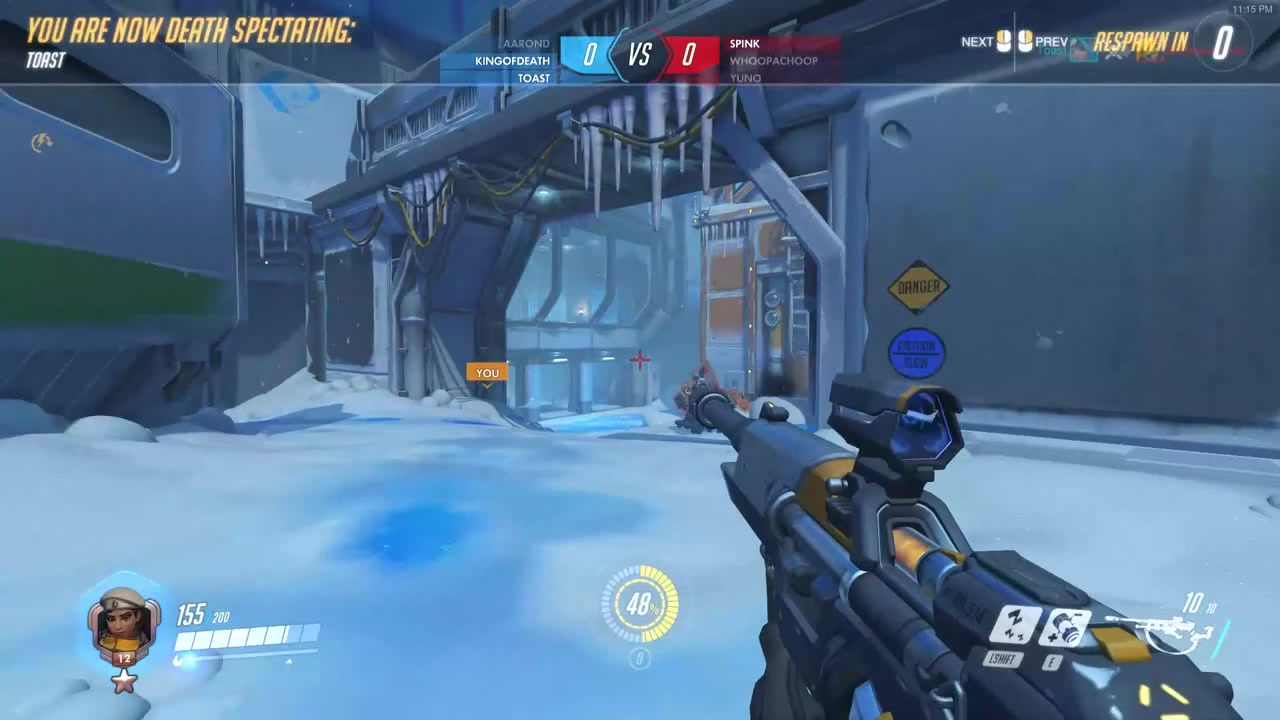1280x720 pixels.
Task: Click the NEXT mouse button icon
Action: click(x=1001, y=41)
